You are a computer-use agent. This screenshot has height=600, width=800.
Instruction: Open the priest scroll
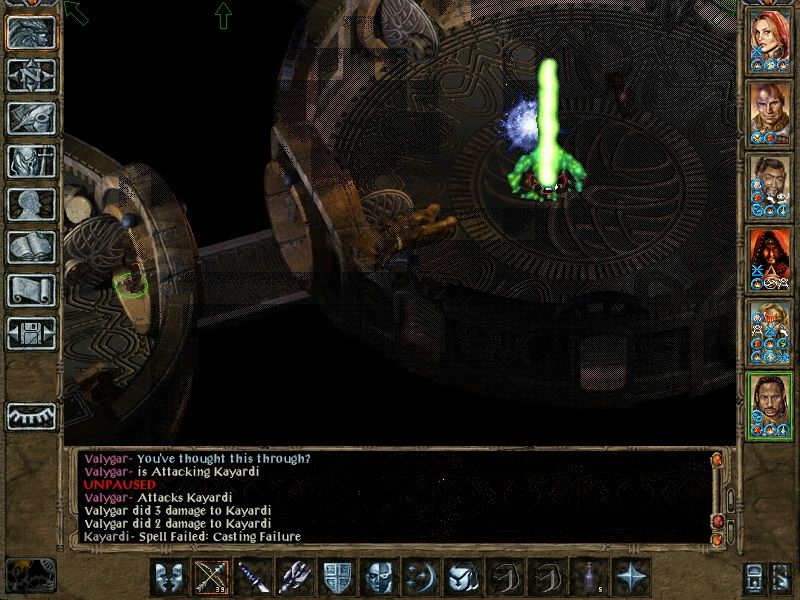tap(31, 290)
